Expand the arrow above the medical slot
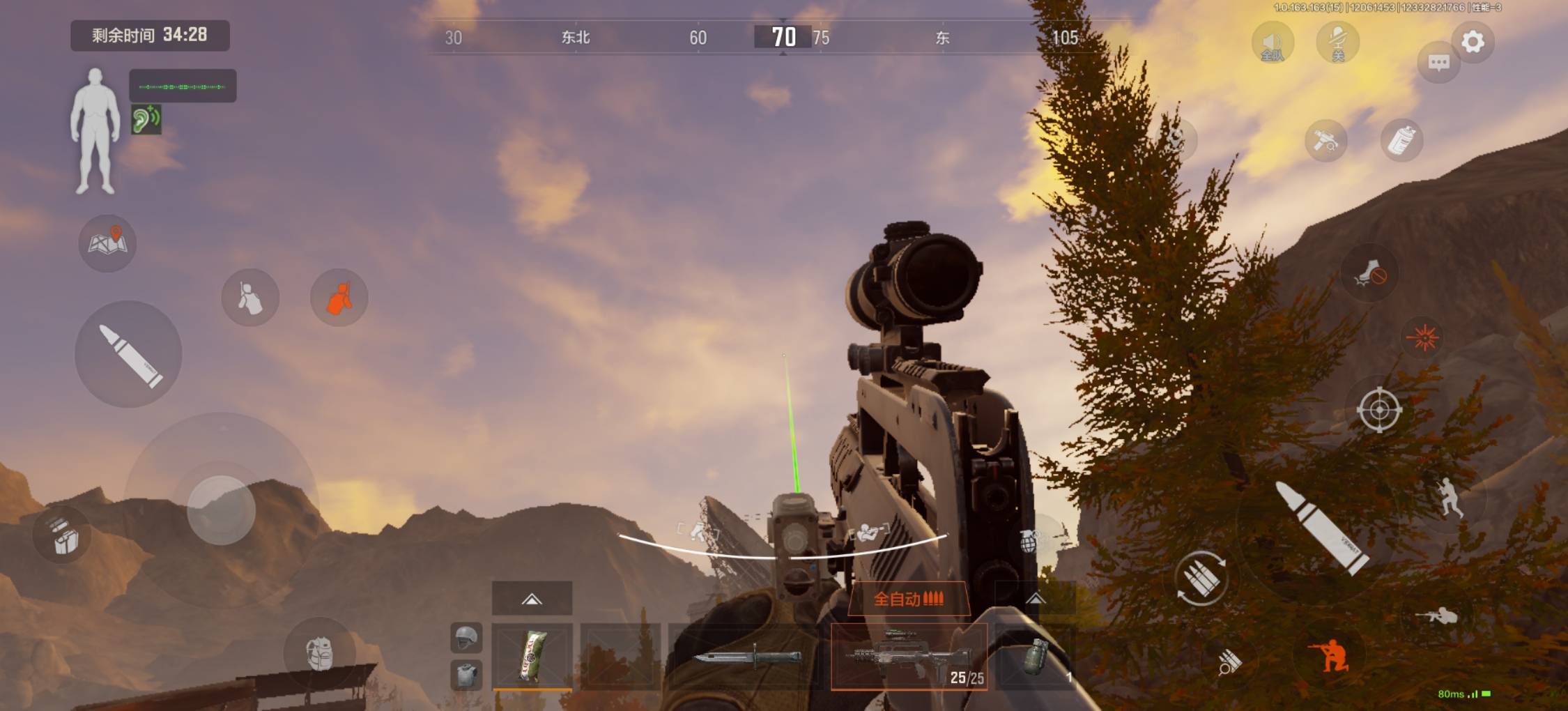Viewport: 1568px width, 711px height. point(532,599)
